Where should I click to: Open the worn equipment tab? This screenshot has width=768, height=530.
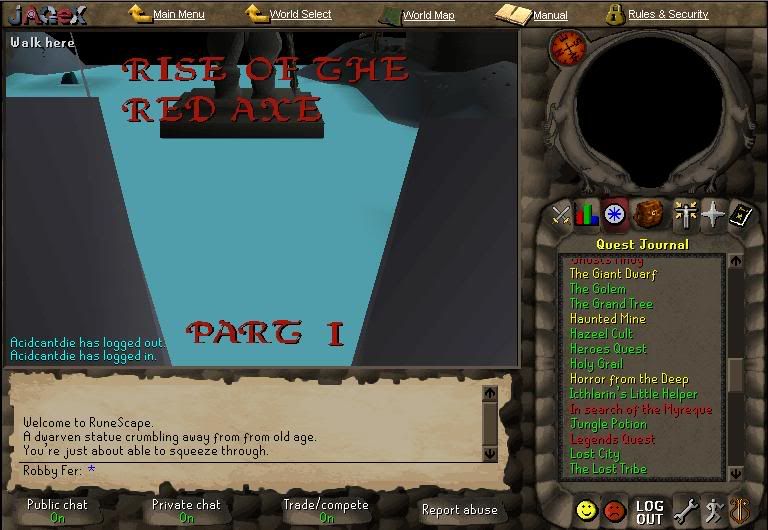click(685, 213)
